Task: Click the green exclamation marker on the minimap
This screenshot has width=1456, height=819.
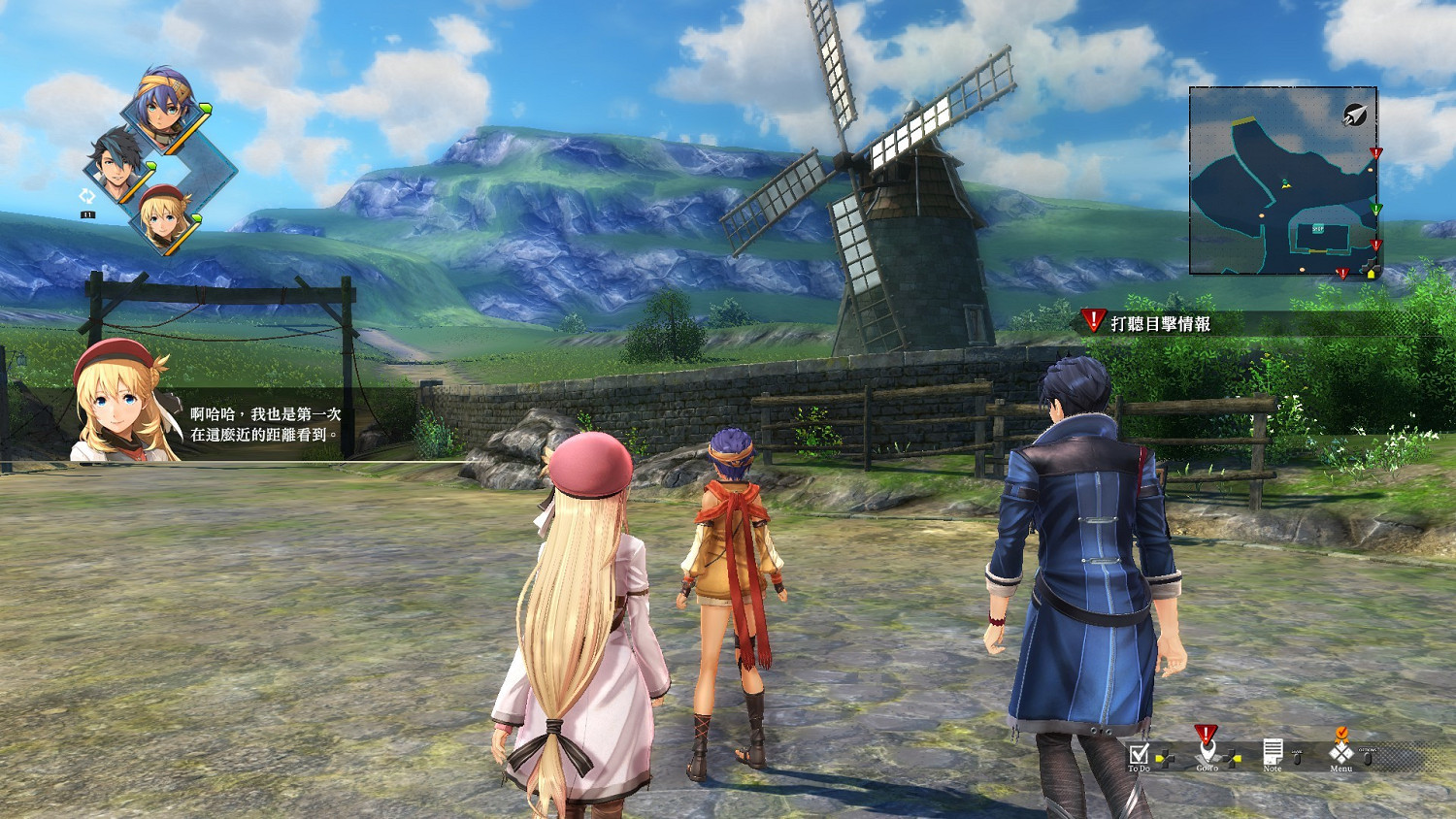Action: click(x=1375, y=209)
